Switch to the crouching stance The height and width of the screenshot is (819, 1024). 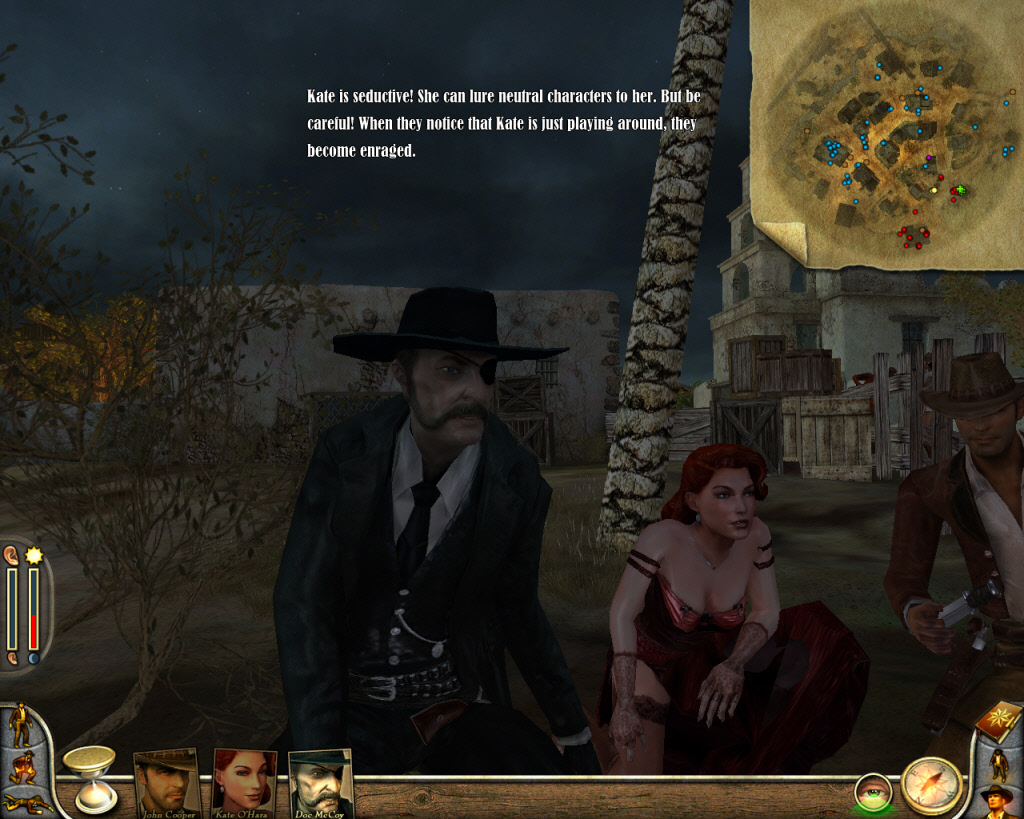[x=20, y=767]
